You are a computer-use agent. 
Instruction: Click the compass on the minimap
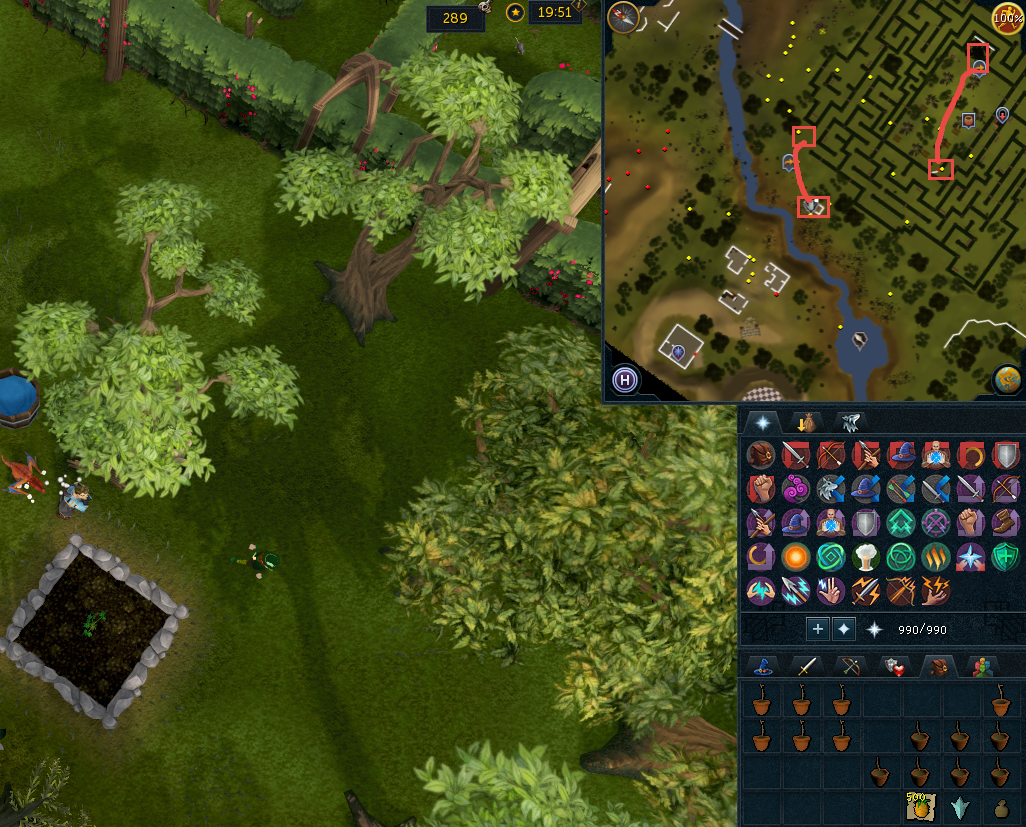click(623, 17)
